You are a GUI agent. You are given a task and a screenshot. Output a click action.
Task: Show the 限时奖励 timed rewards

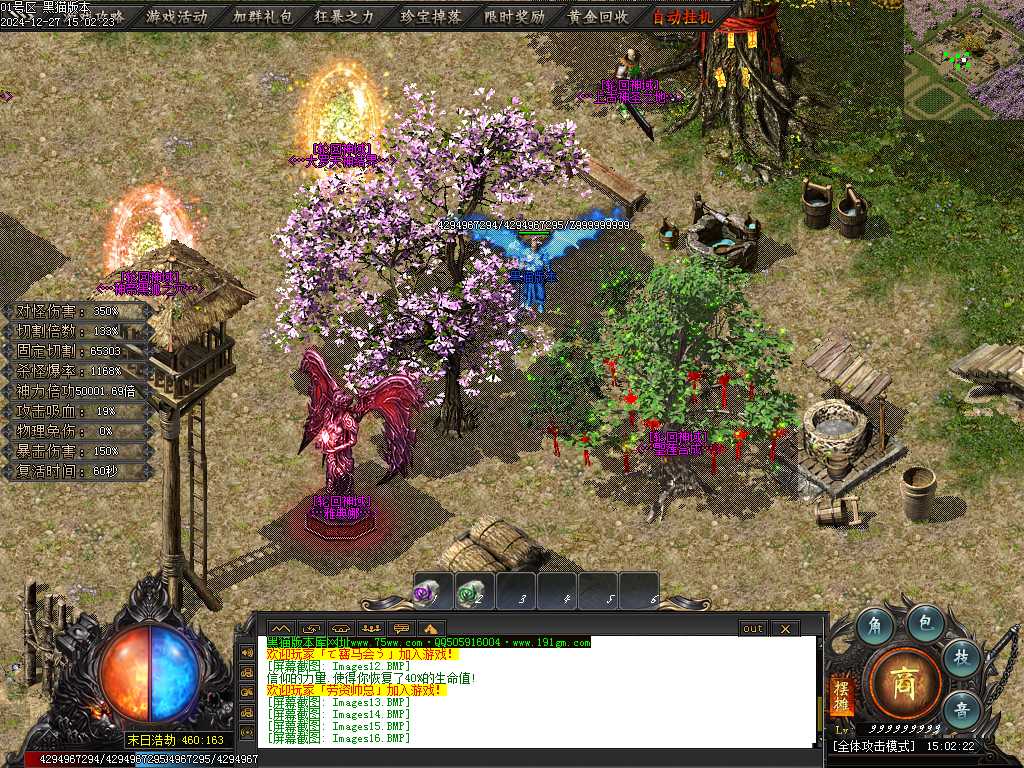tap(514, 16)
